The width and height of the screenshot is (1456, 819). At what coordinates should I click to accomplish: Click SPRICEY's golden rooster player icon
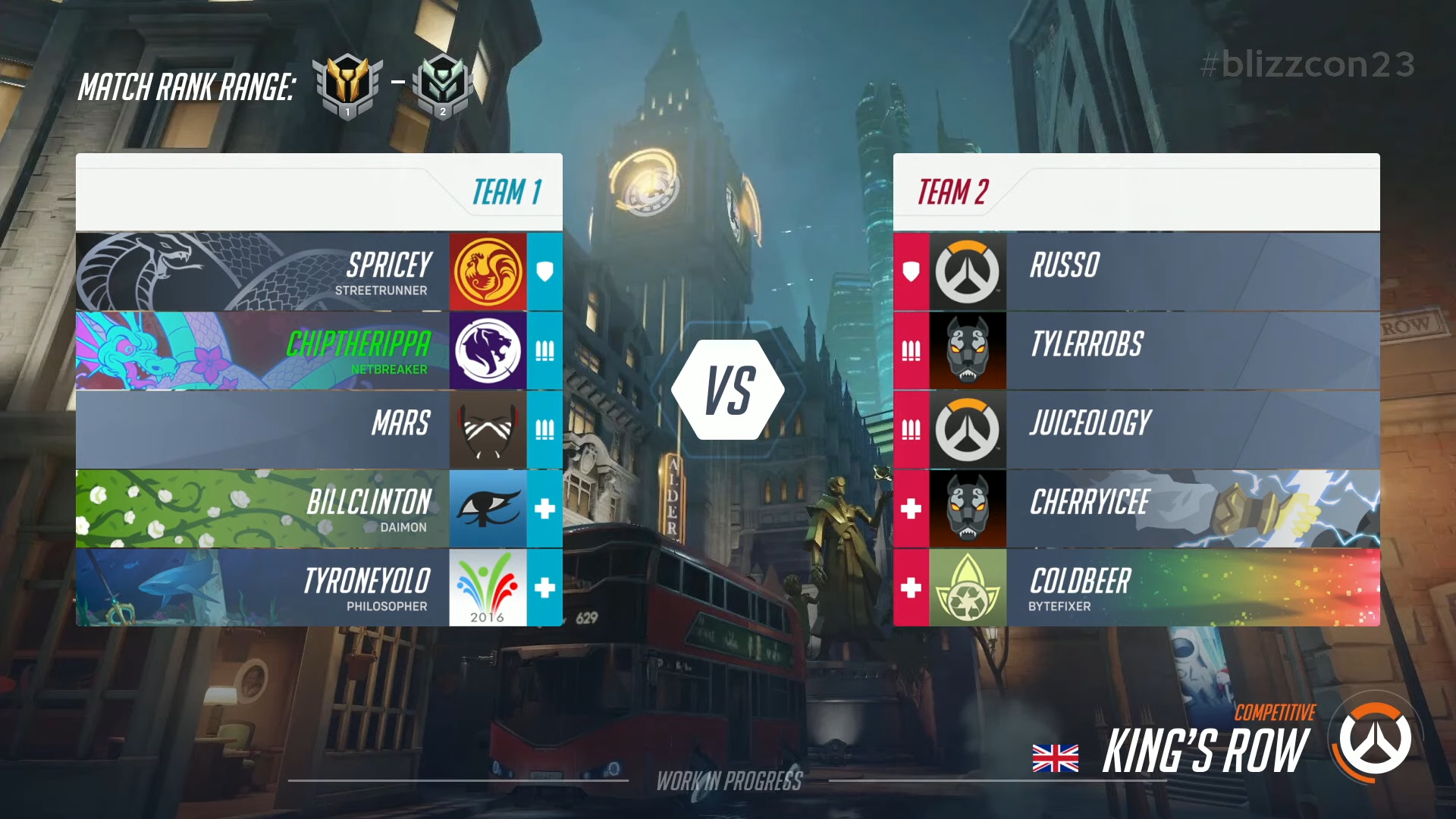click(488, 271)
